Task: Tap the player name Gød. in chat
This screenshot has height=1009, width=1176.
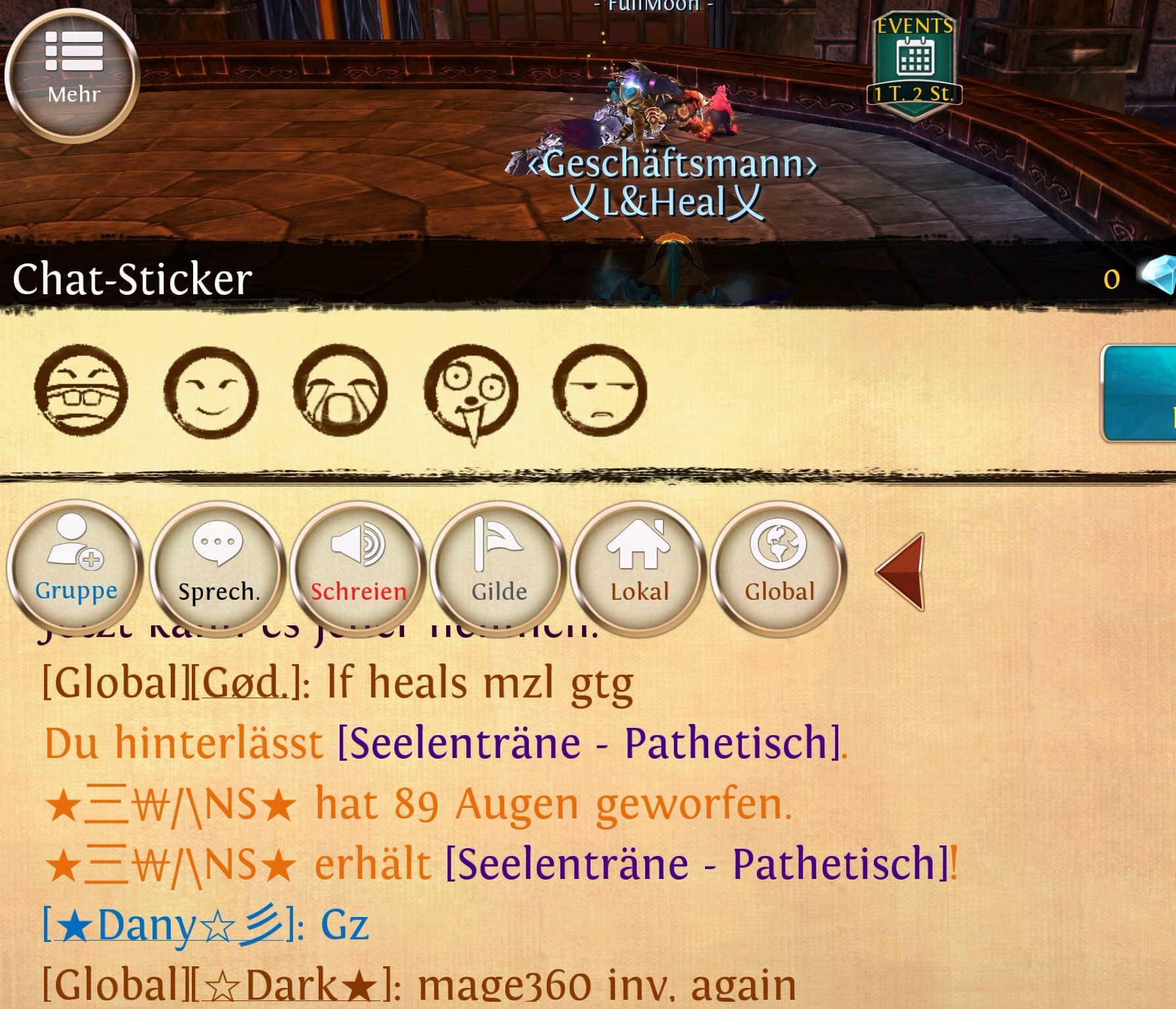Action: [244, 684]
